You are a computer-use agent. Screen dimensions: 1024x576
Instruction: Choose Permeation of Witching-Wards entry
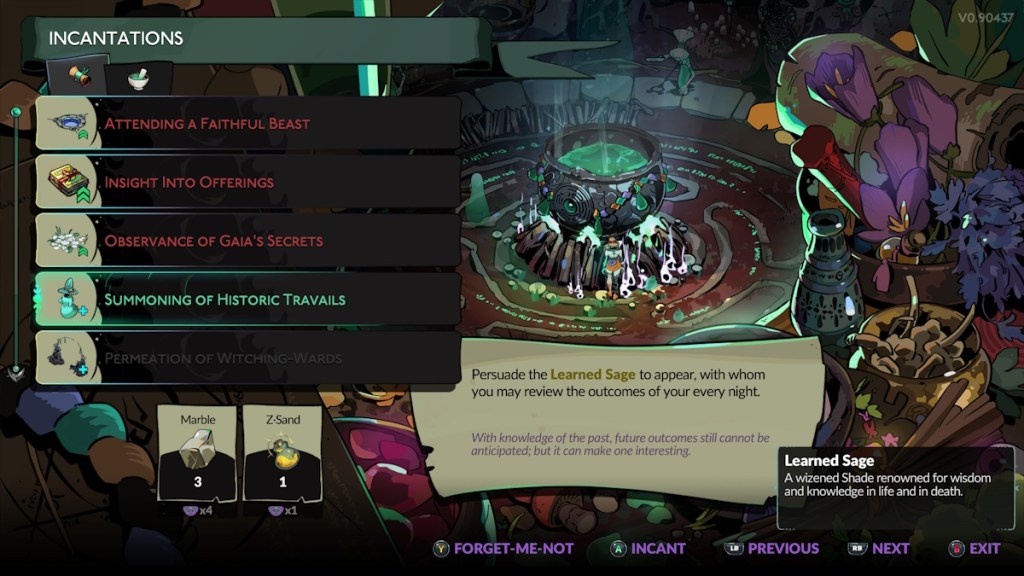[x=247, y=358]
